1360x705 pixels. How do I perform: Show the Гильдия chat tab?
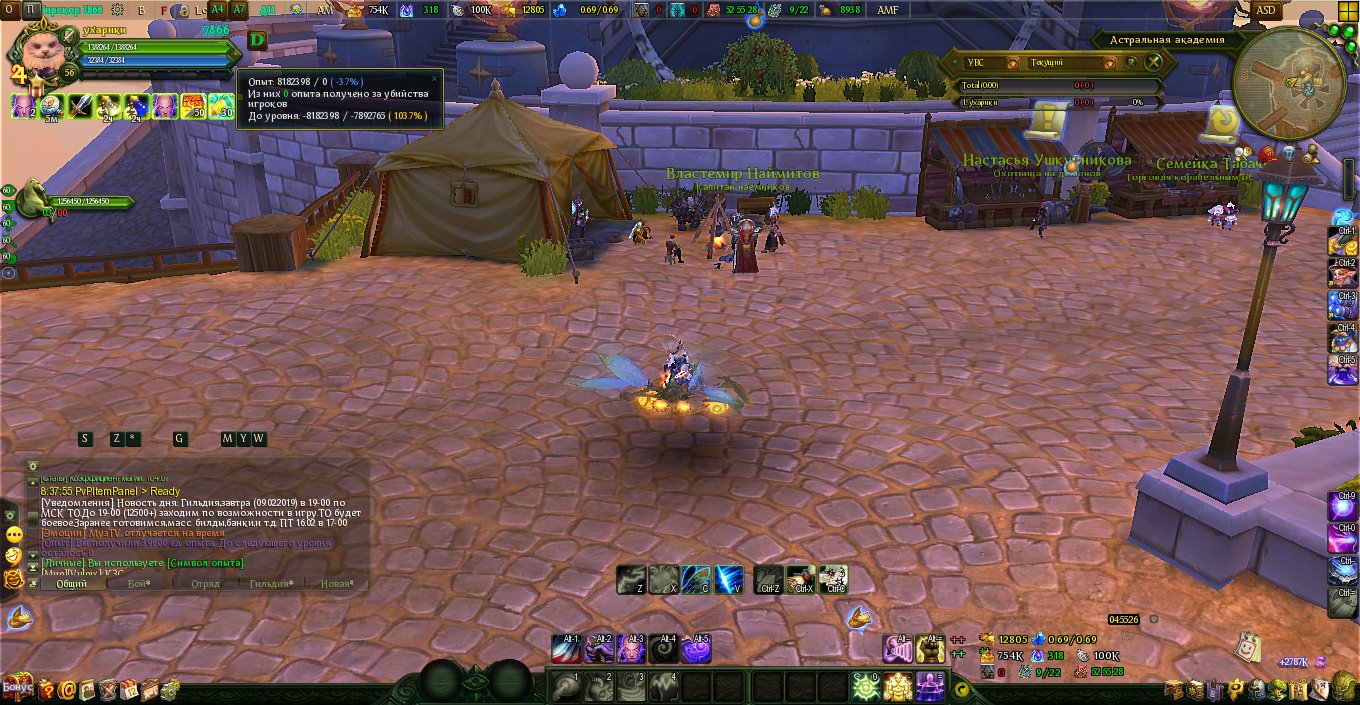271,584
